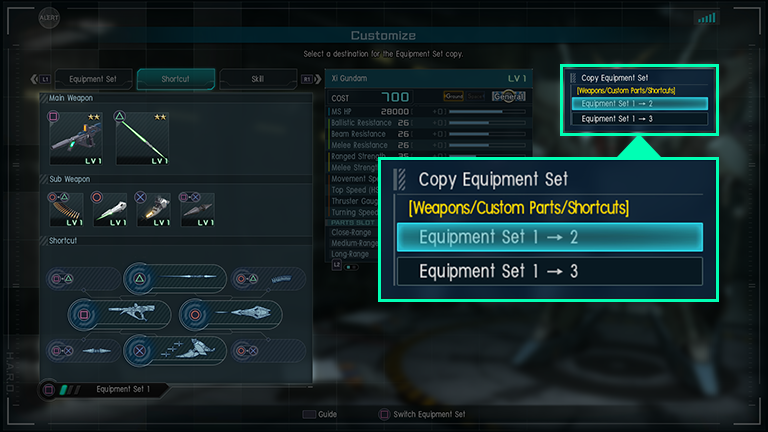Choose Equipment Set 1 → 3 in enlarged callout

549,271
